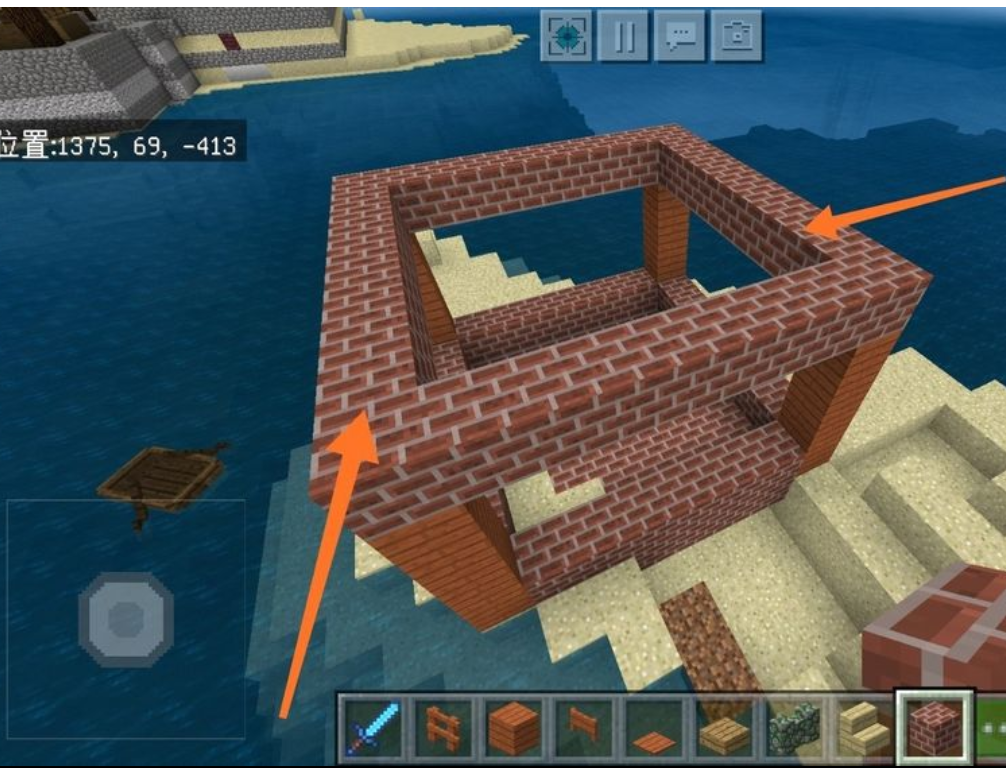The height and width of the screenshot is (768, 1006).
Task: Choose the mossy cobblestone wall slot
Action: (x=795, y=728)
